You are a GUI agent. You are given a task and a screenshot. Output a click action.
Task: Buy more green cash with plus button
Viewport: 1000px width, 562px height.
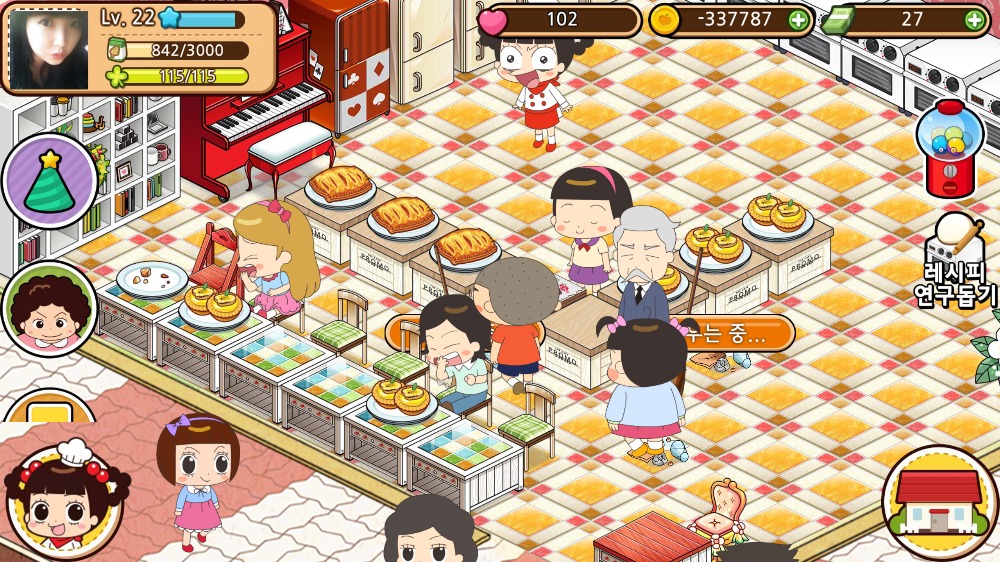tap(974, 19)
